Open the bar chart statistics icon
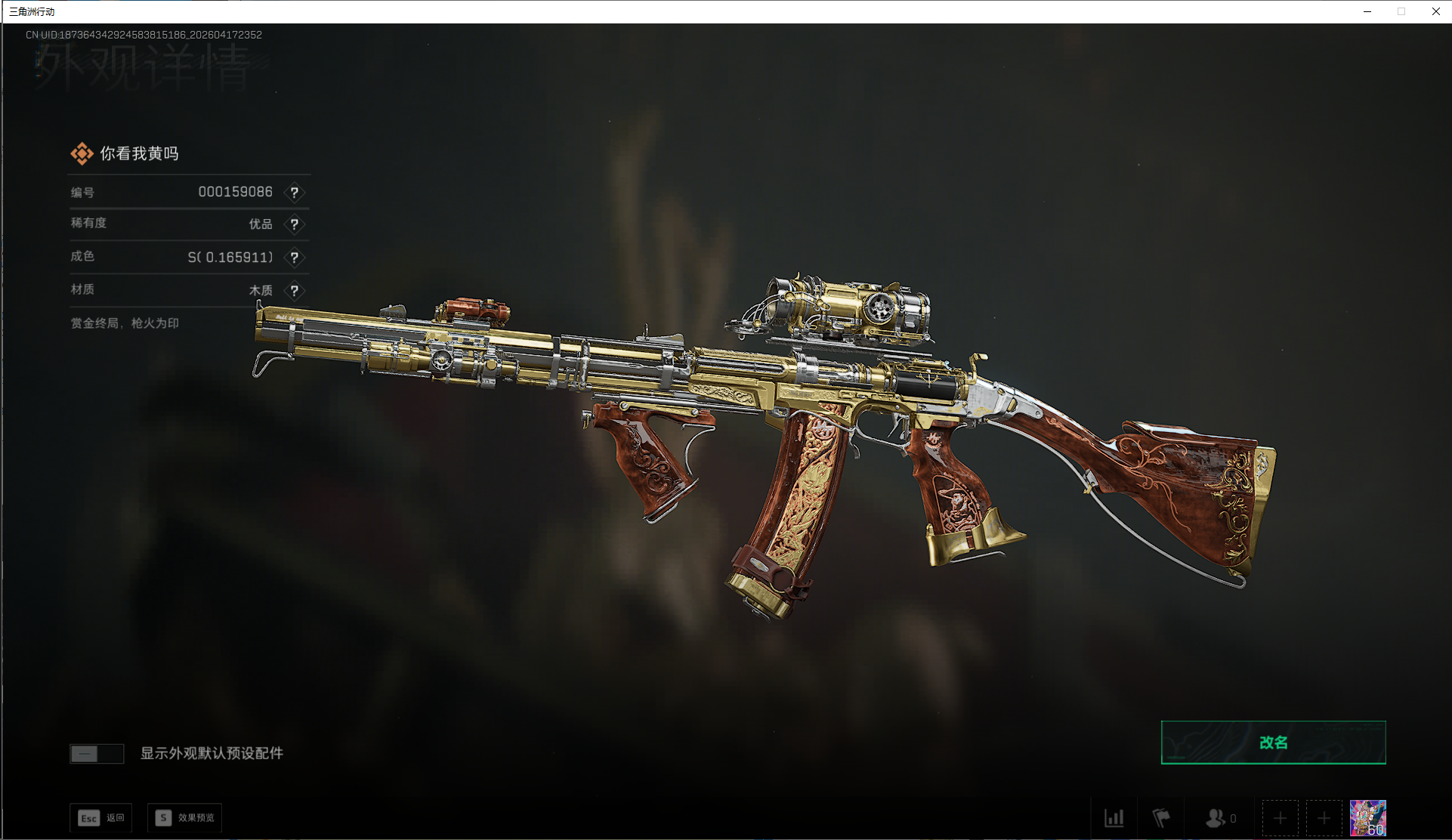Image resolution: width=1452 pixels, height=840 pixels. [x=1114, y=818]
